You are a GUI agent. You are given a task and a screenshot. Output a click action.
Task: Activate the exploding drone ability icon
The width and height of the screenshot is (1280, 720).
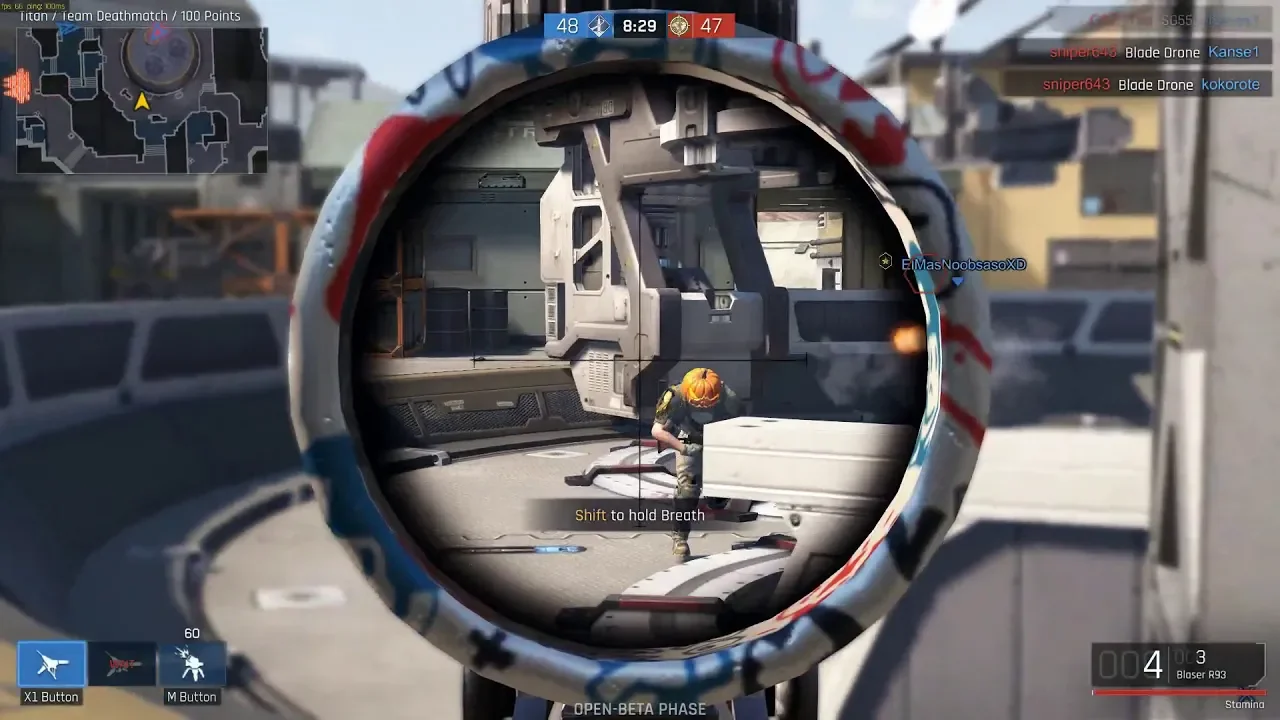[x=191, y=664]
